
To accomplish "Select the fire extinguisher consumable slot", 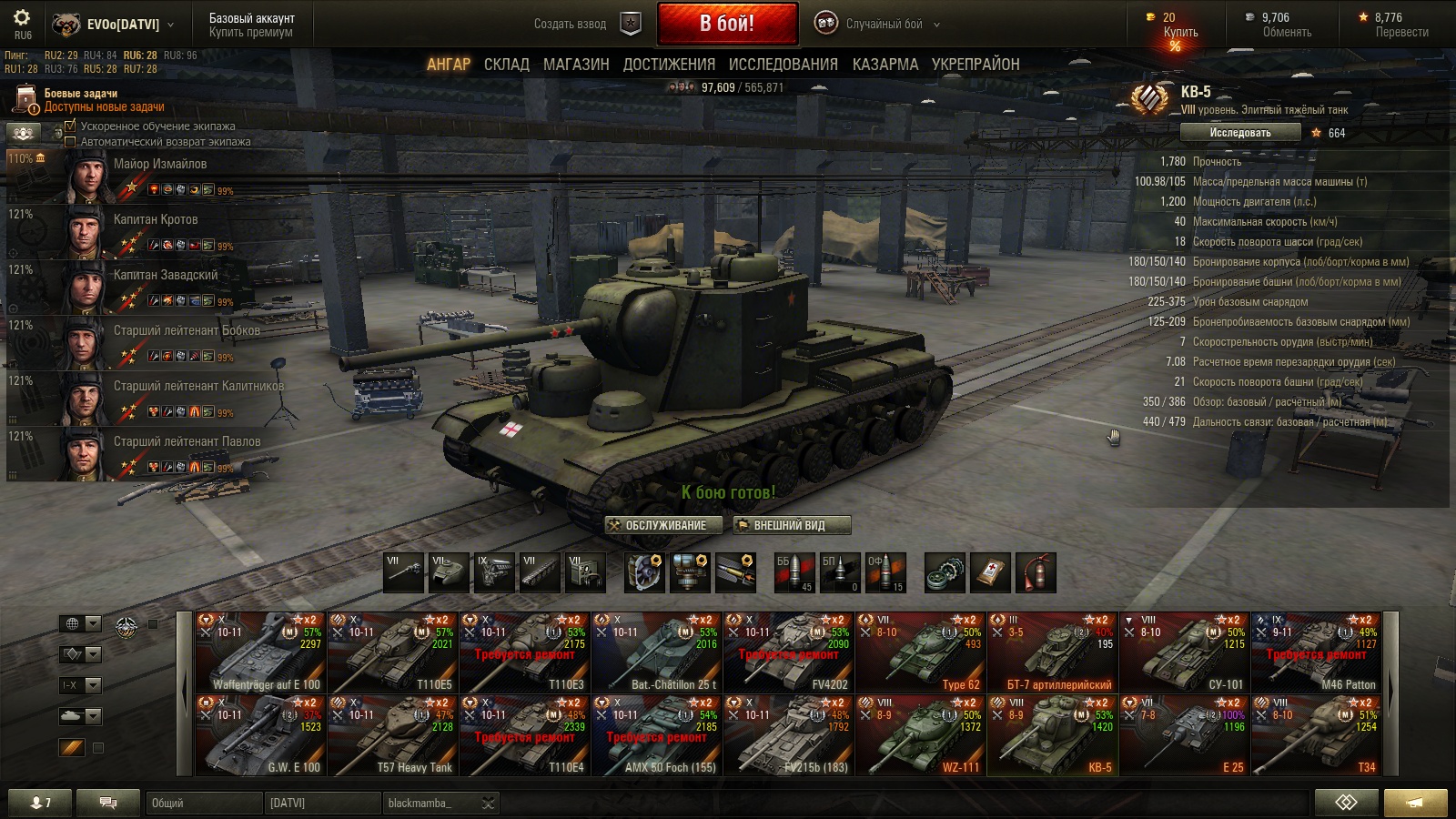I will click(1036, 572).
